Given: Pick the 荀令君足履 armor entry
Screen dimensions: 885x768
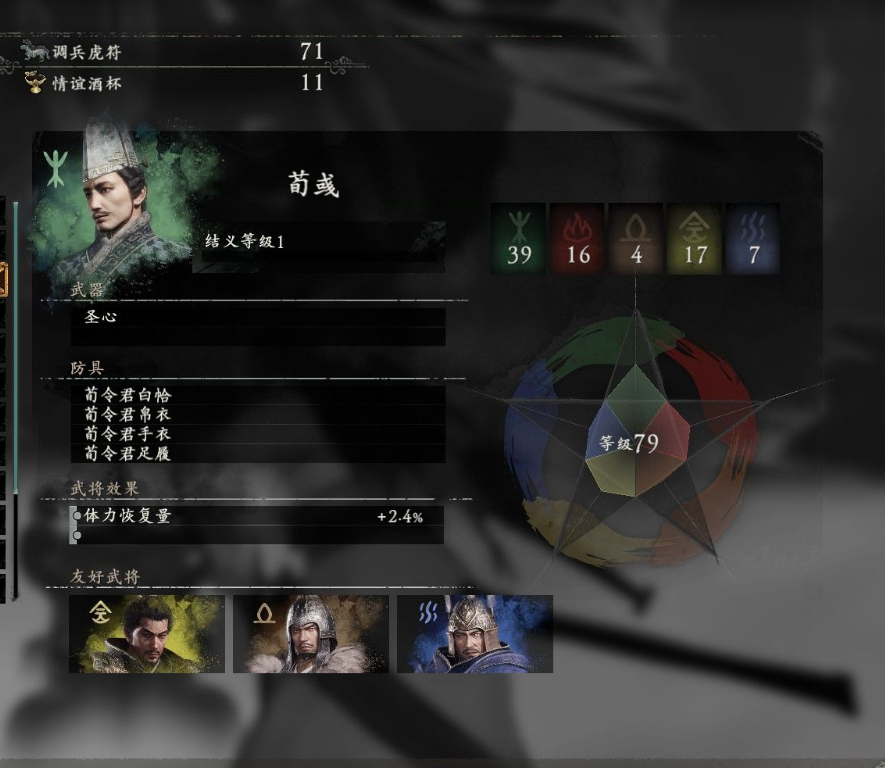Looking at the screenshot, I should point(258,453).
